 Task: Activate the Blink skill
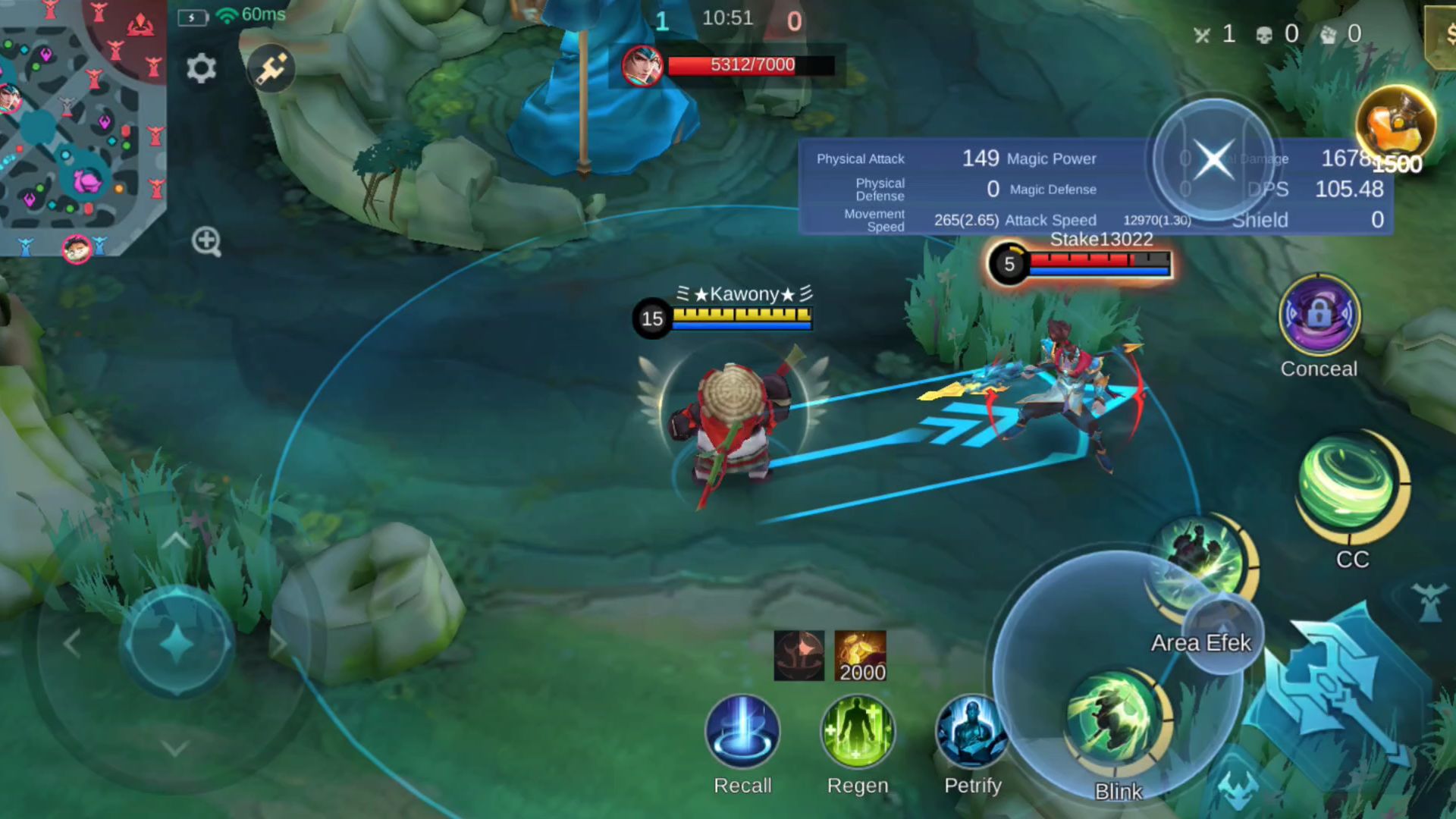(1116, 720)
